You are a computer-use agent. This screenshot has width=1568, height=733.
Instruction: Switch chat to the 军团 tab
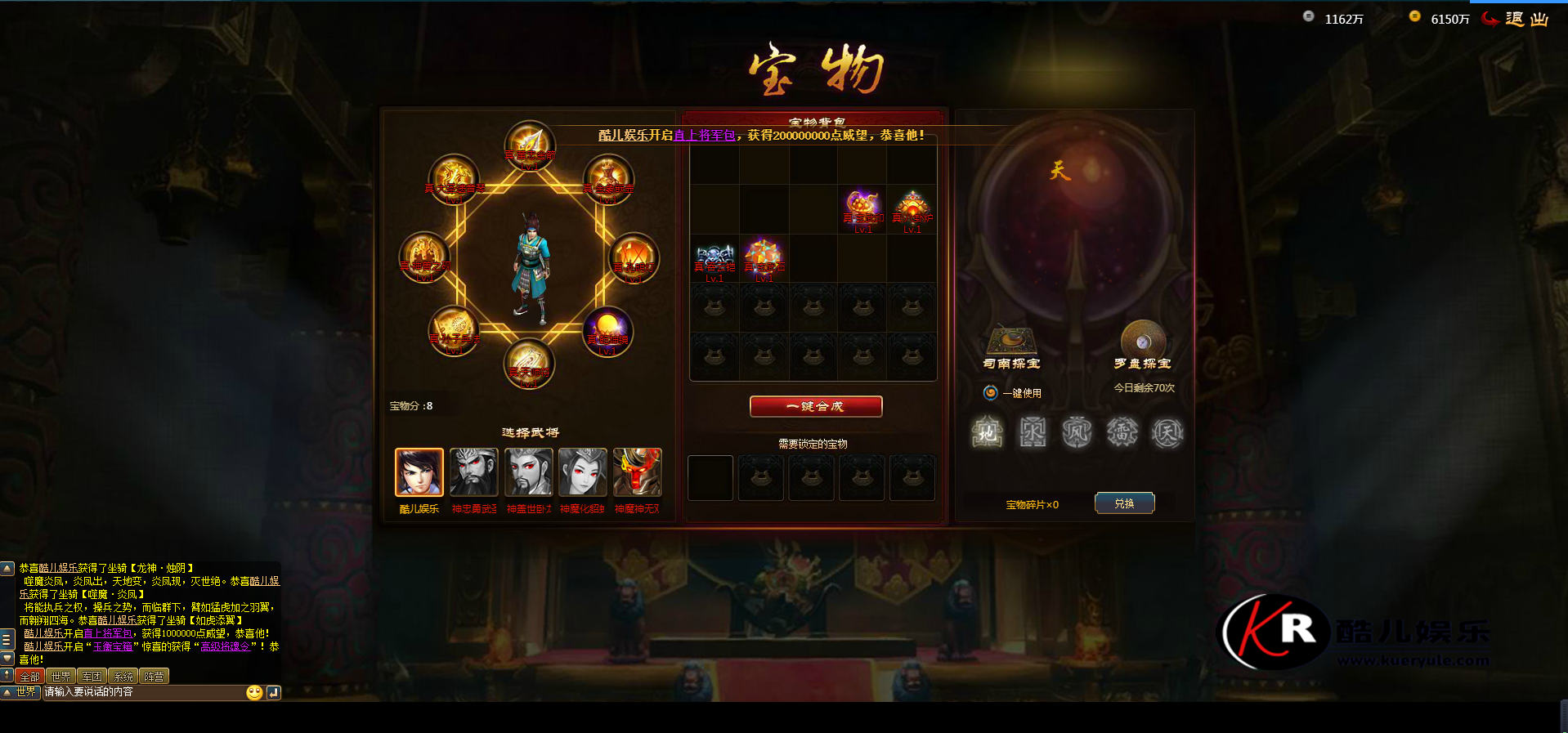[x=92, y=677]
